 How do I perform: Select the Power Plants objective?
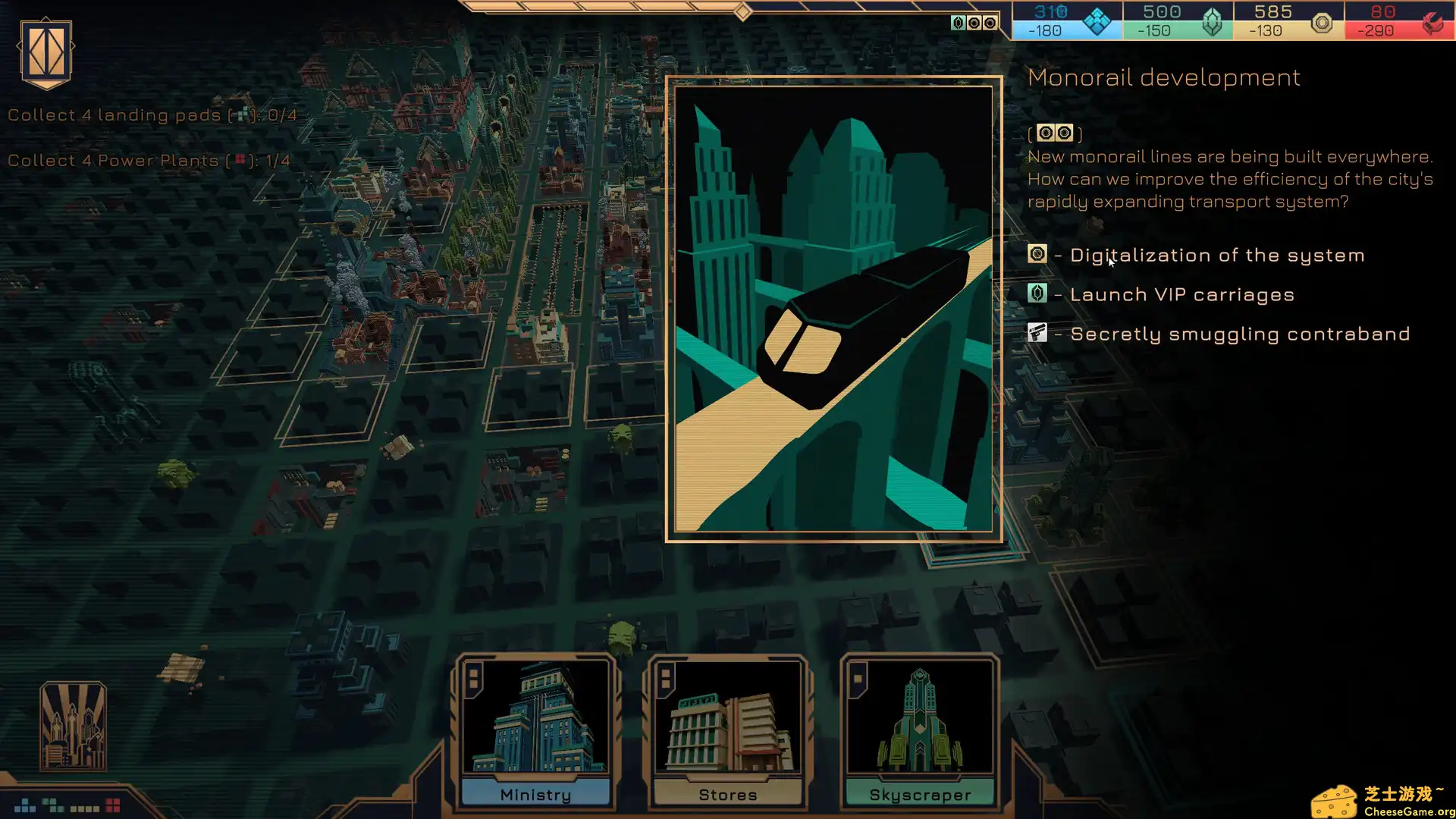coord(149,161)
